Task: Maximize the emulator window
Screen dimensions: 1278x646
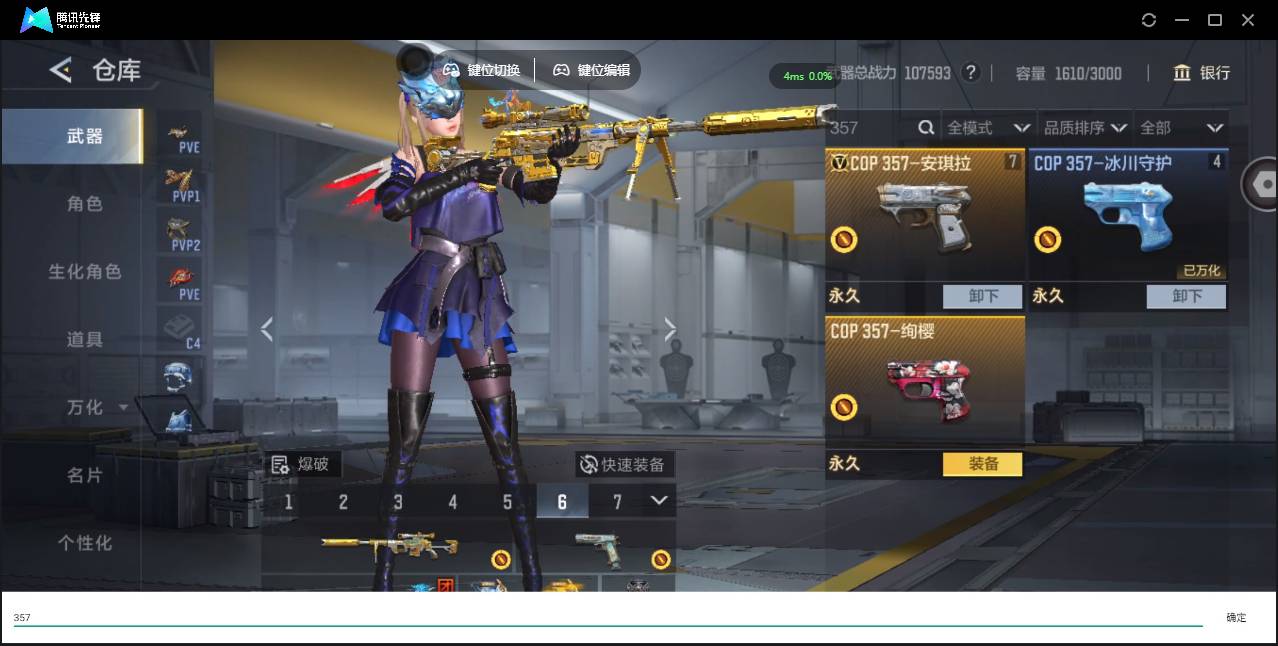Action: coord(1215,20)
